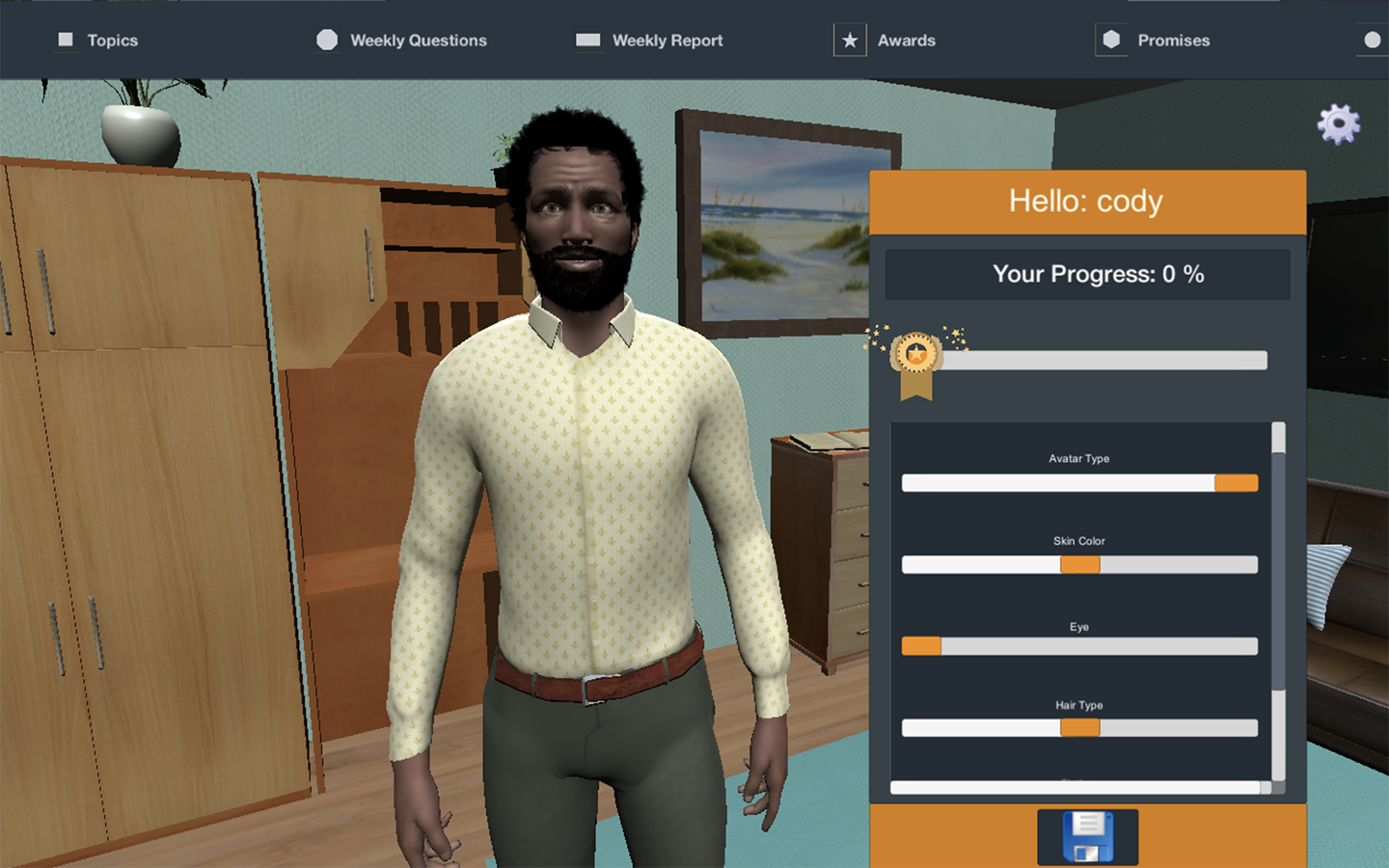This screenshot has width=1389, height=868.
Task: Click the Avatar Type slider
Action: (x=1079, y=483)
